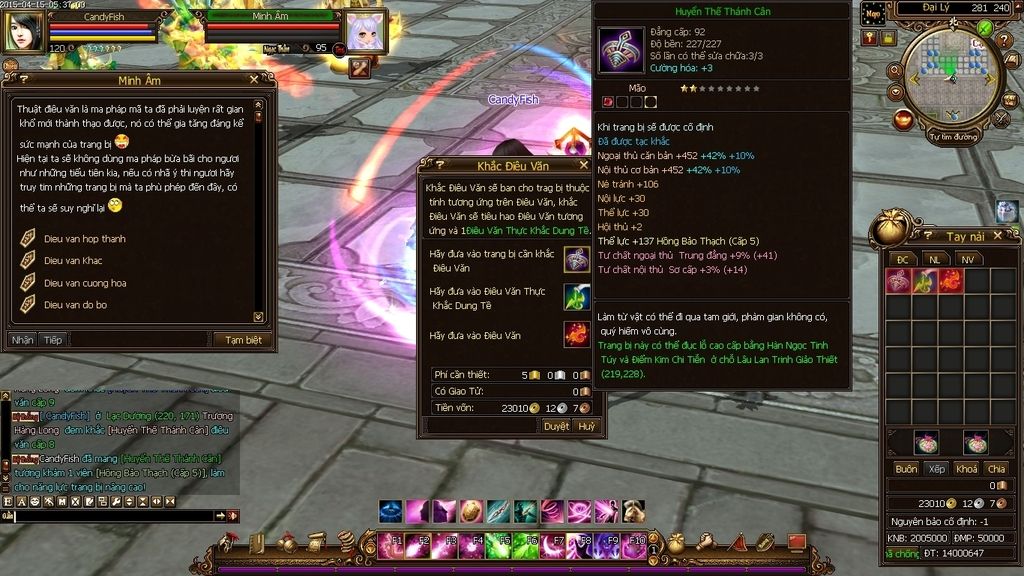Choose the "Dieu van hop thanh" dialogue option

[84, 239]
